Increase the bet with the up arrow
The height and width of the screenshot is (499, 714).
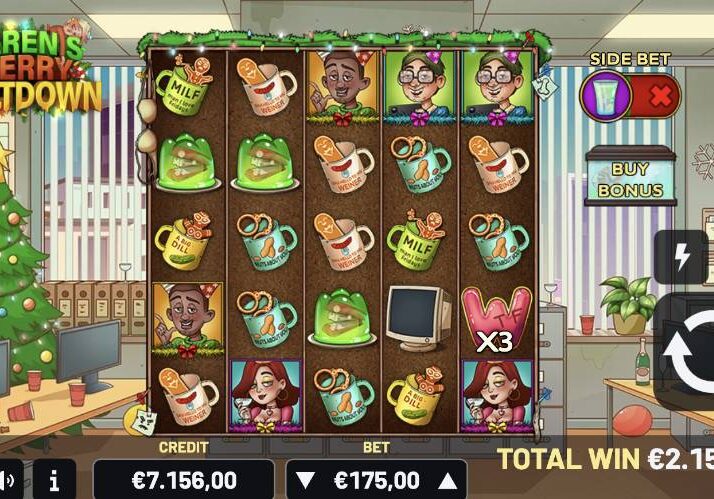click(x=445, y=481)
